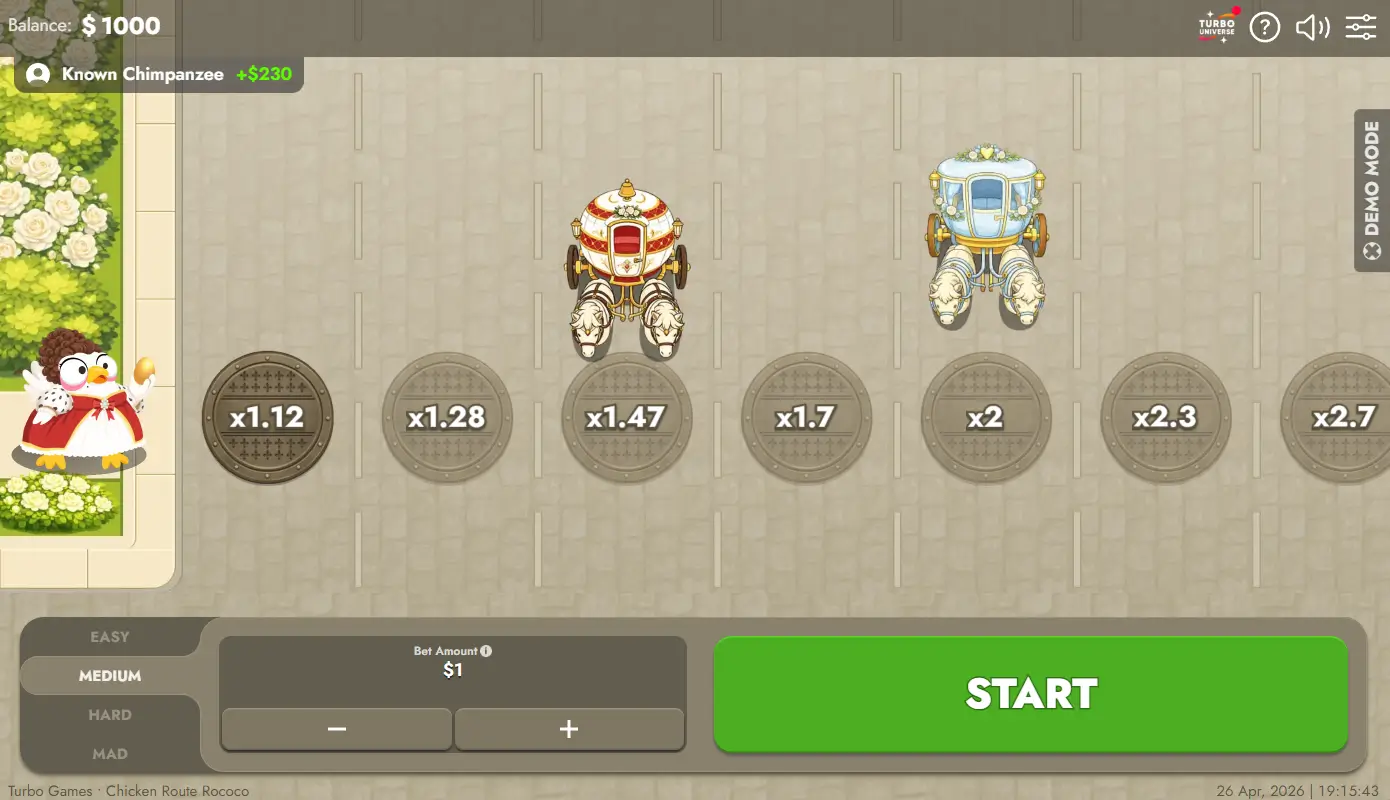Decrease bet with the minus button
Viewport: 1390px width, 800px height.
336,729
